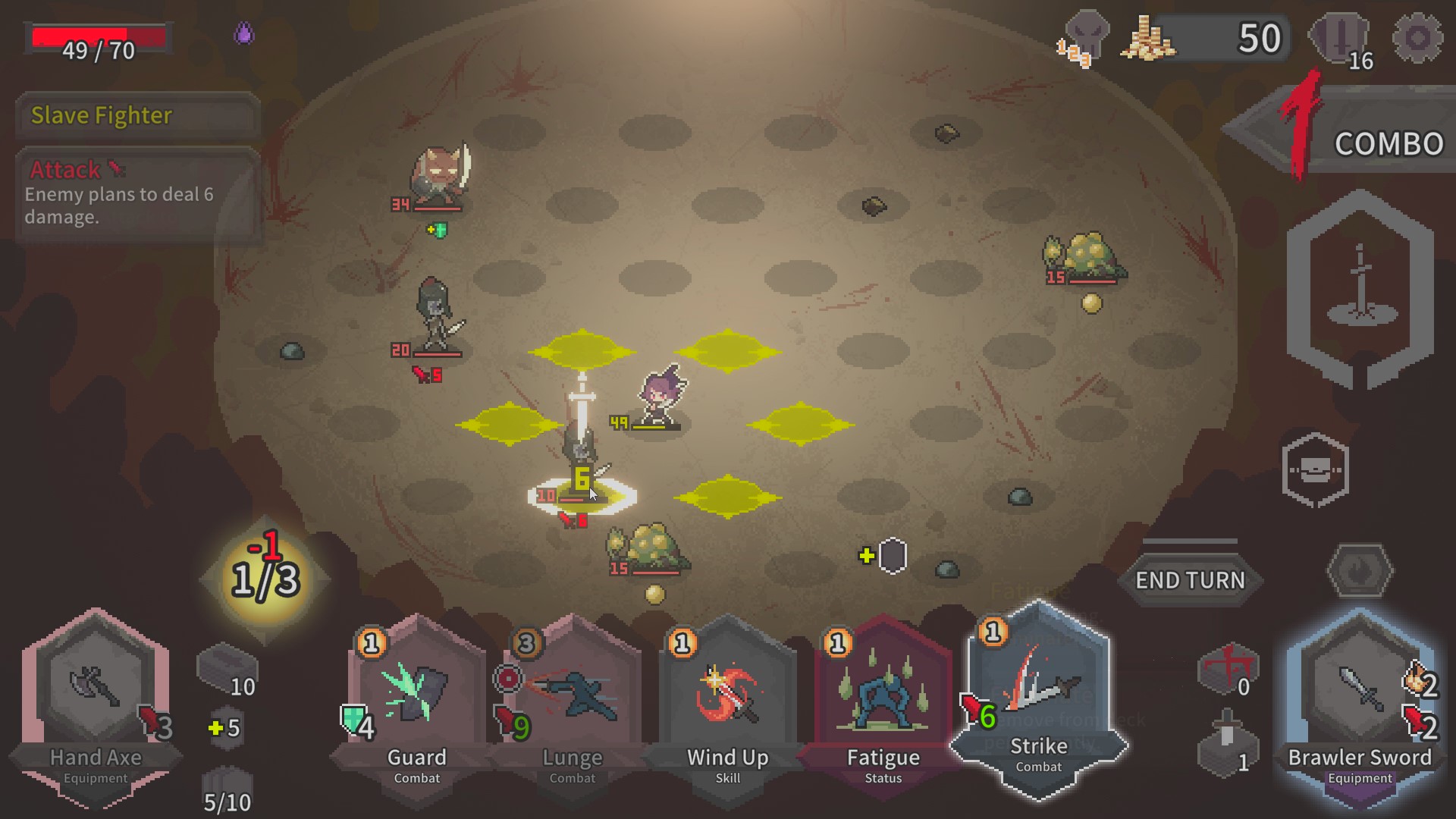
Task: View the discard pile with red mark
Action: tap(1227, 669)
